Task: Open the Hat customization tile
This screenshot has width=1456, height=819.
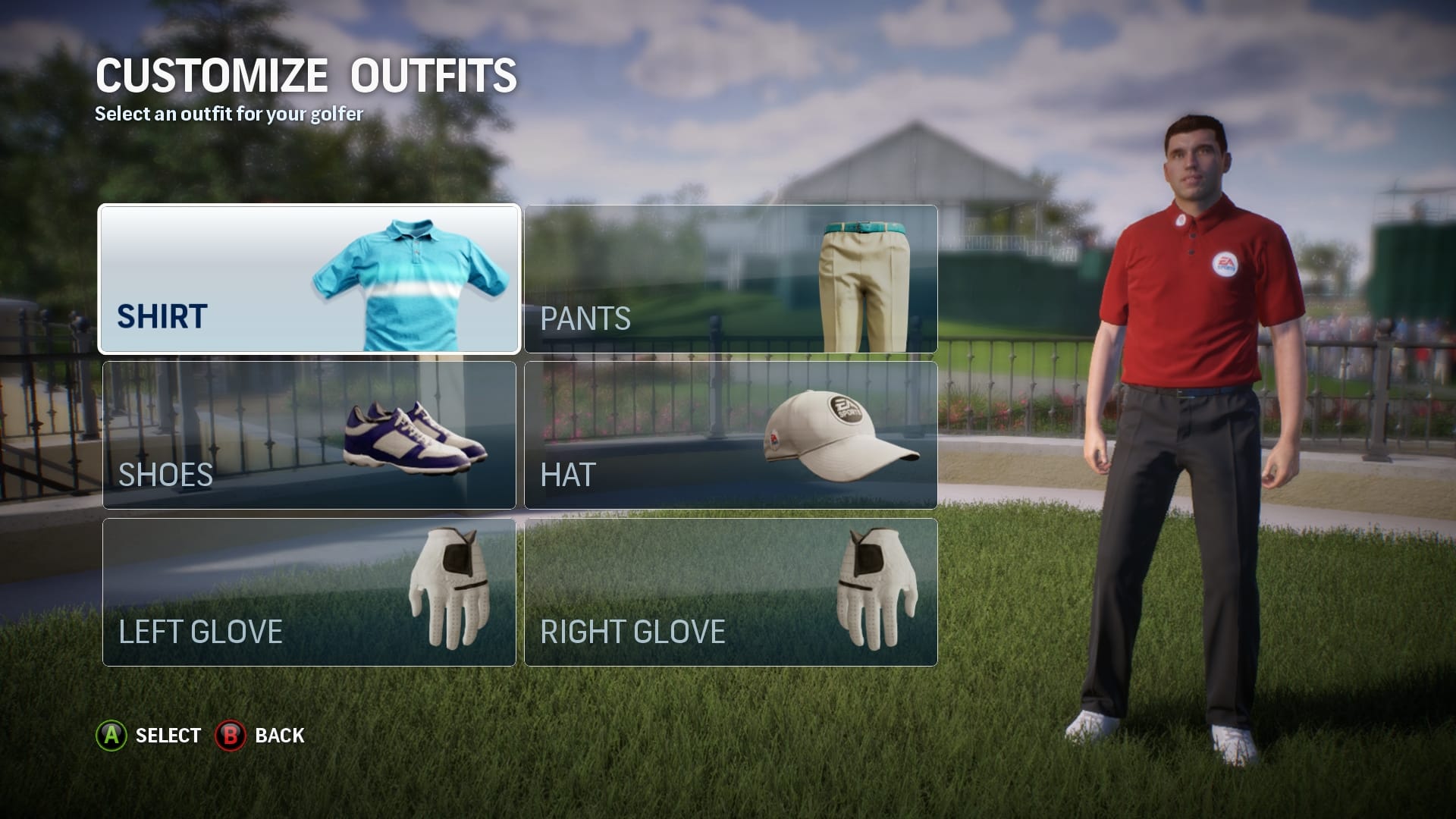Action: [730, 435]
